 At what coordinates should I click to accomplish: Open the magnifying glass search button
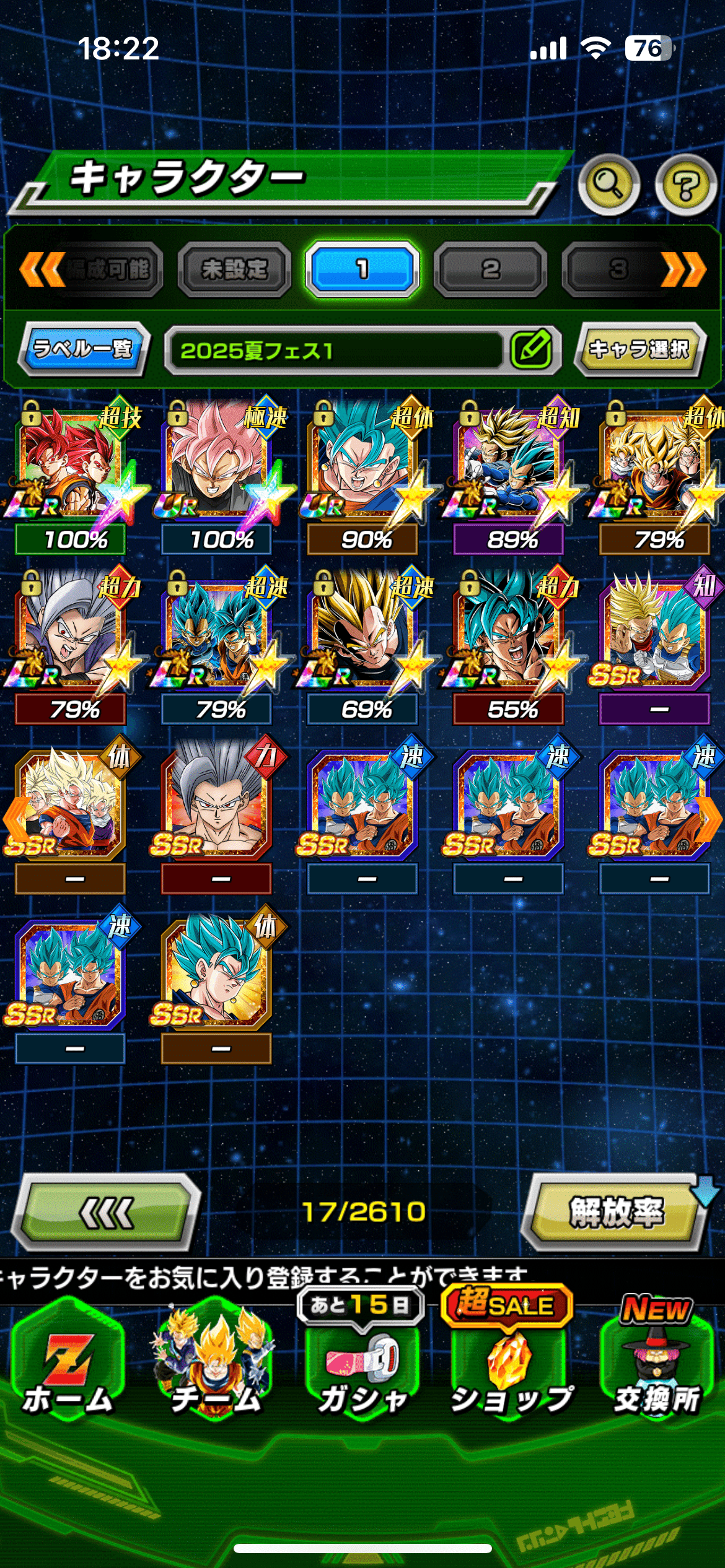[609, 185]
